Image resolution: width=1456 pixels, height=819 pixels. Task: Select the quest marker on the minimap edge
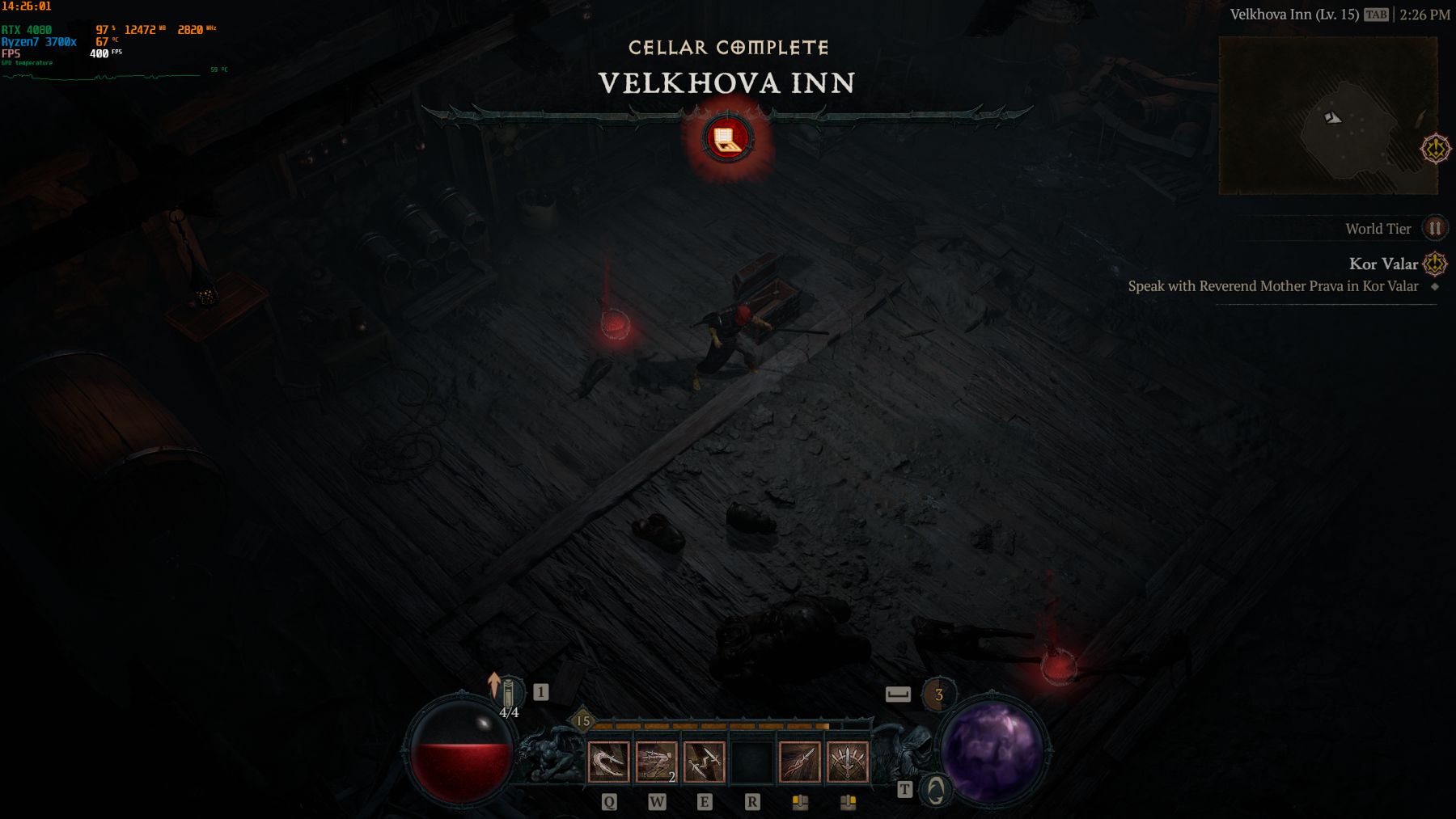[1436, 149]
